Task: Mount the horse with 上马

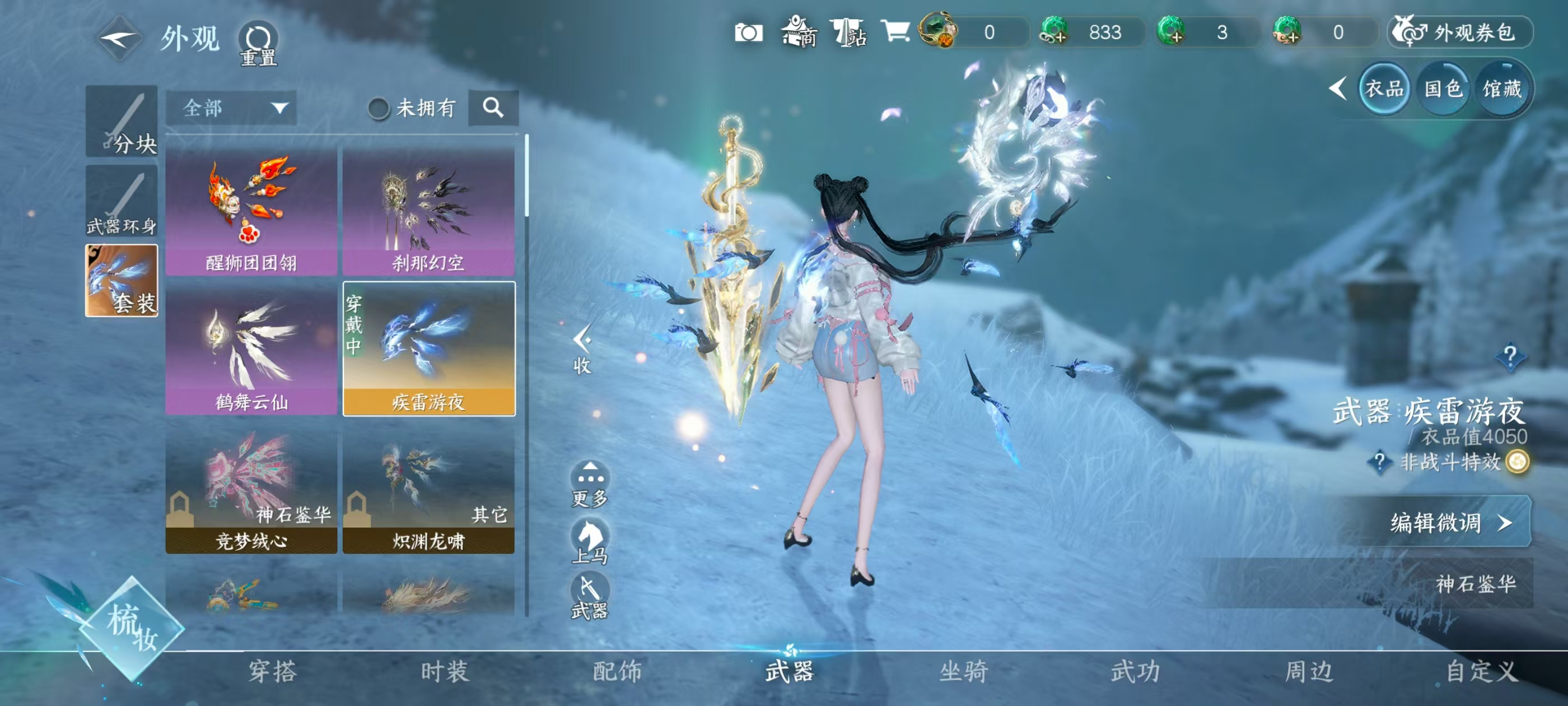Action: tap(590, 540)
